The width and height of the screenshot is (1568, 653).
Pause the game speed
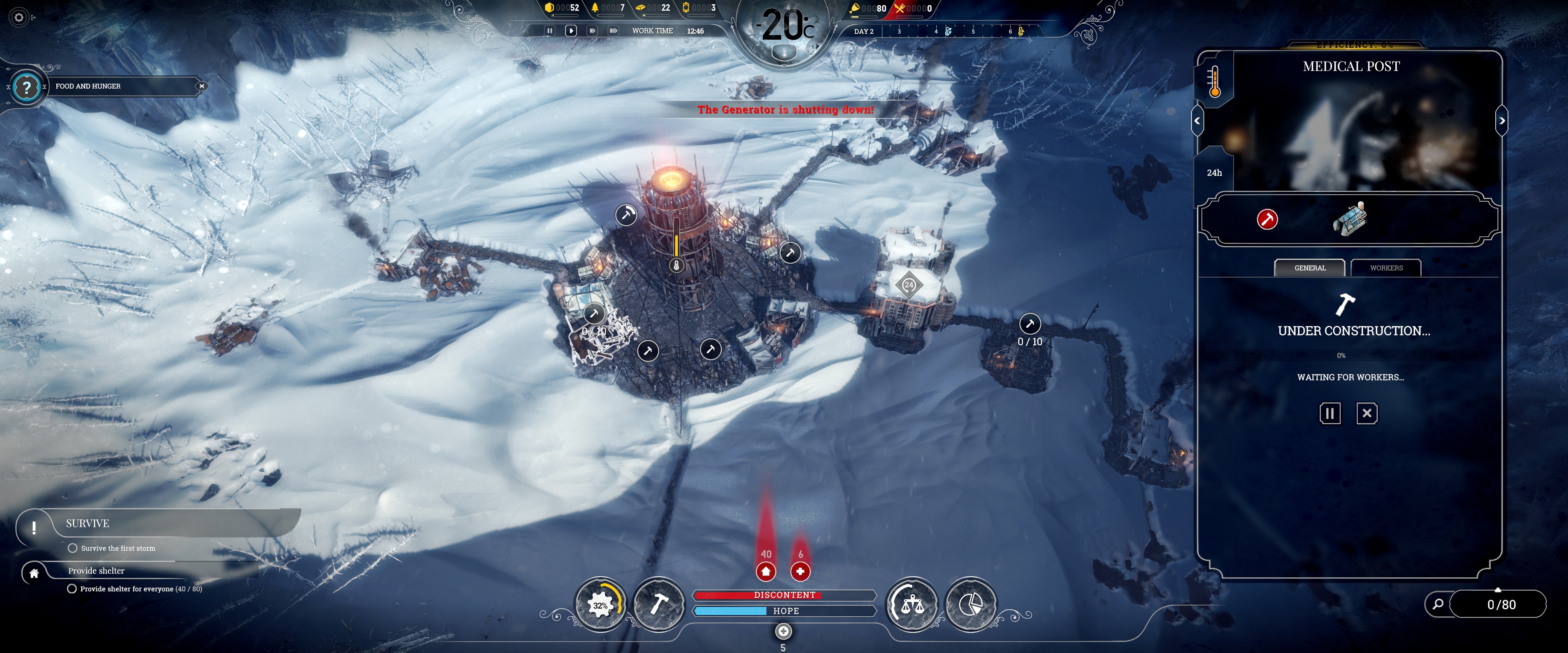(550, 31)
